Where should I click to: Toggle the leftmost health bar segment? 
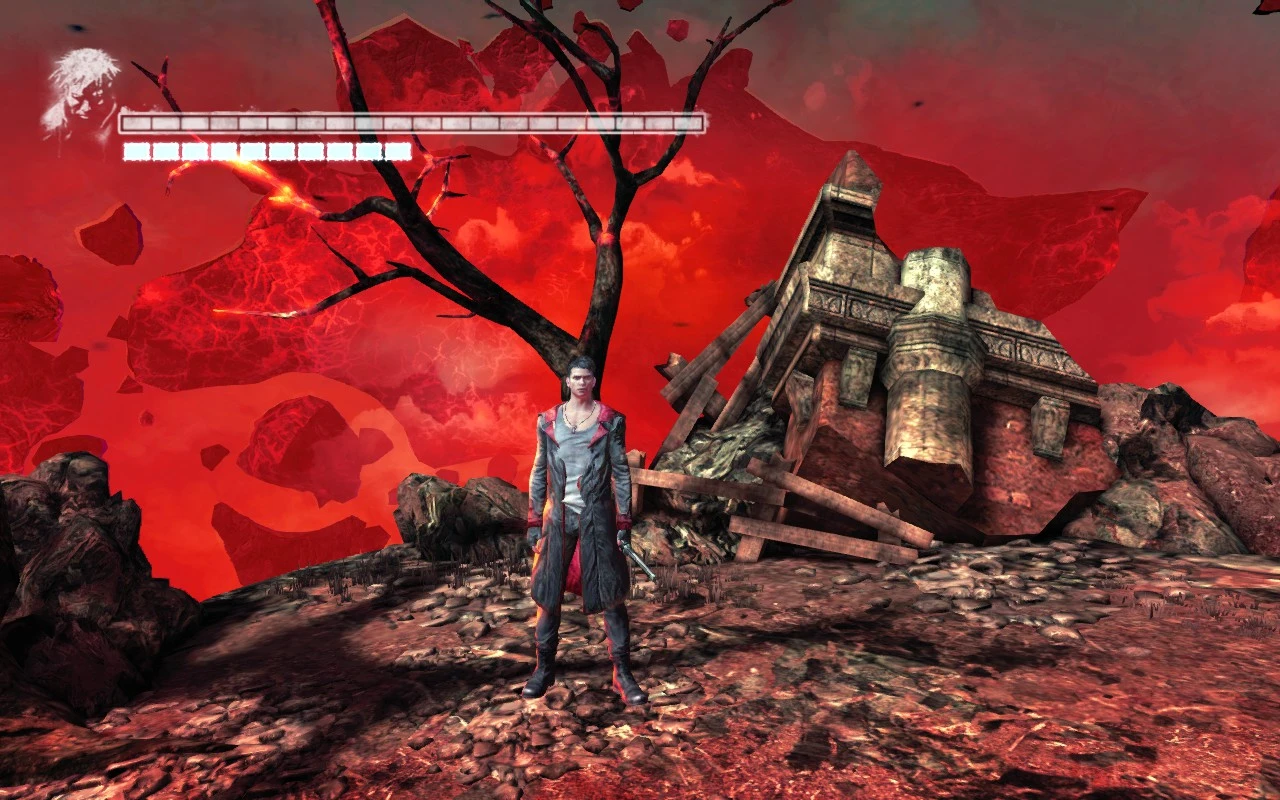point(135,123)
